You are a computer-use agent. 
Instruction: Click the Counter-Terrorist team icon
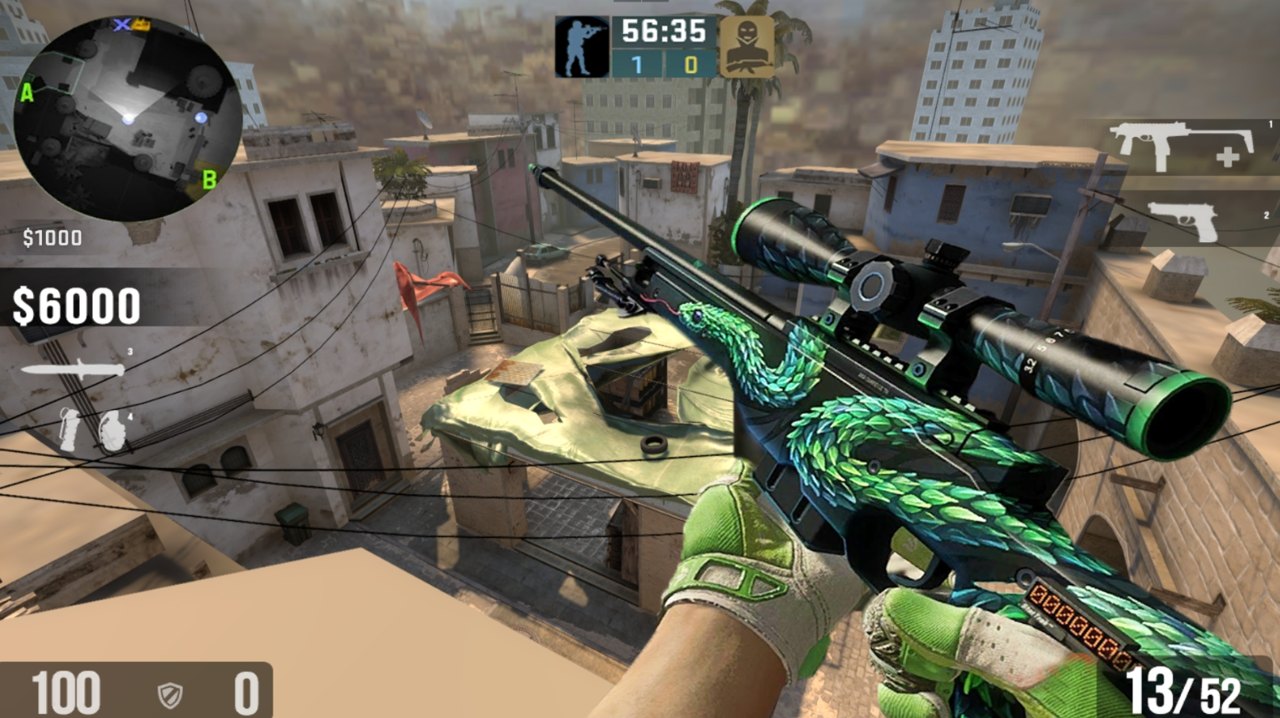point(581,47)
